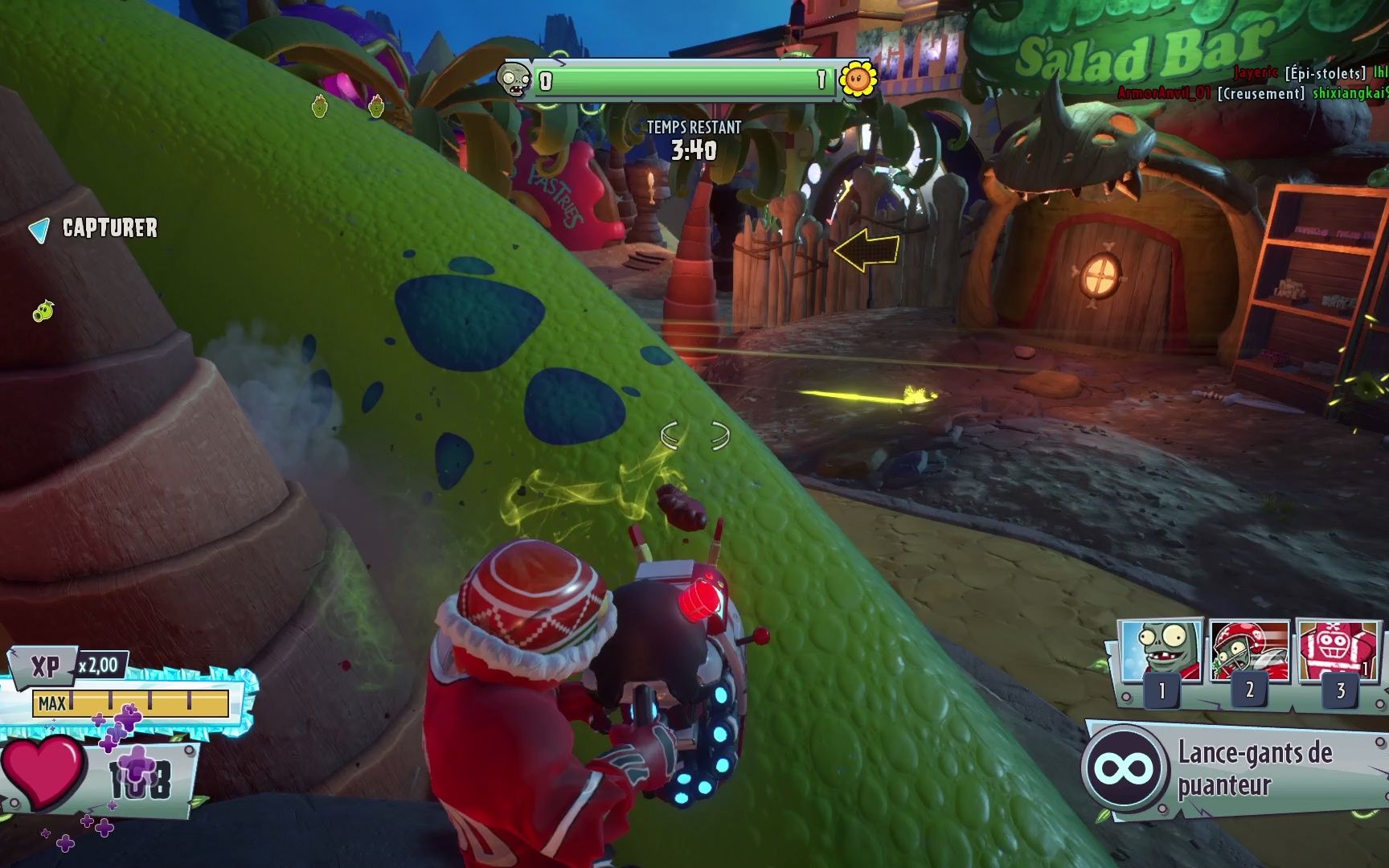Select the Capturer objective tracker
The height and width of the screenshot is (868, 1389).
95,229
